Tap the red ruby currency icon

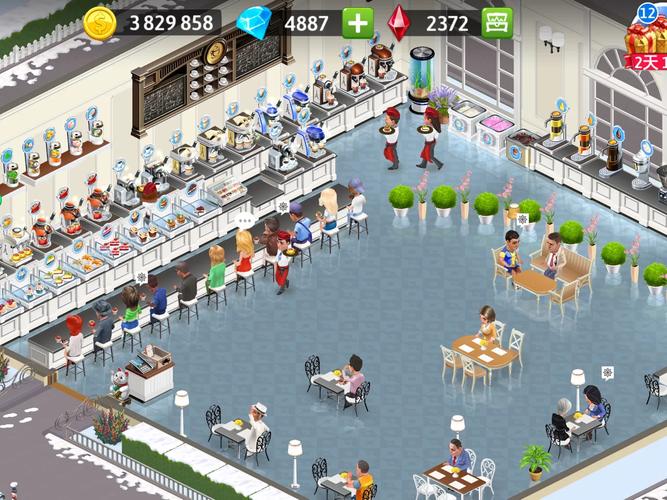click(x=399, y=22)
